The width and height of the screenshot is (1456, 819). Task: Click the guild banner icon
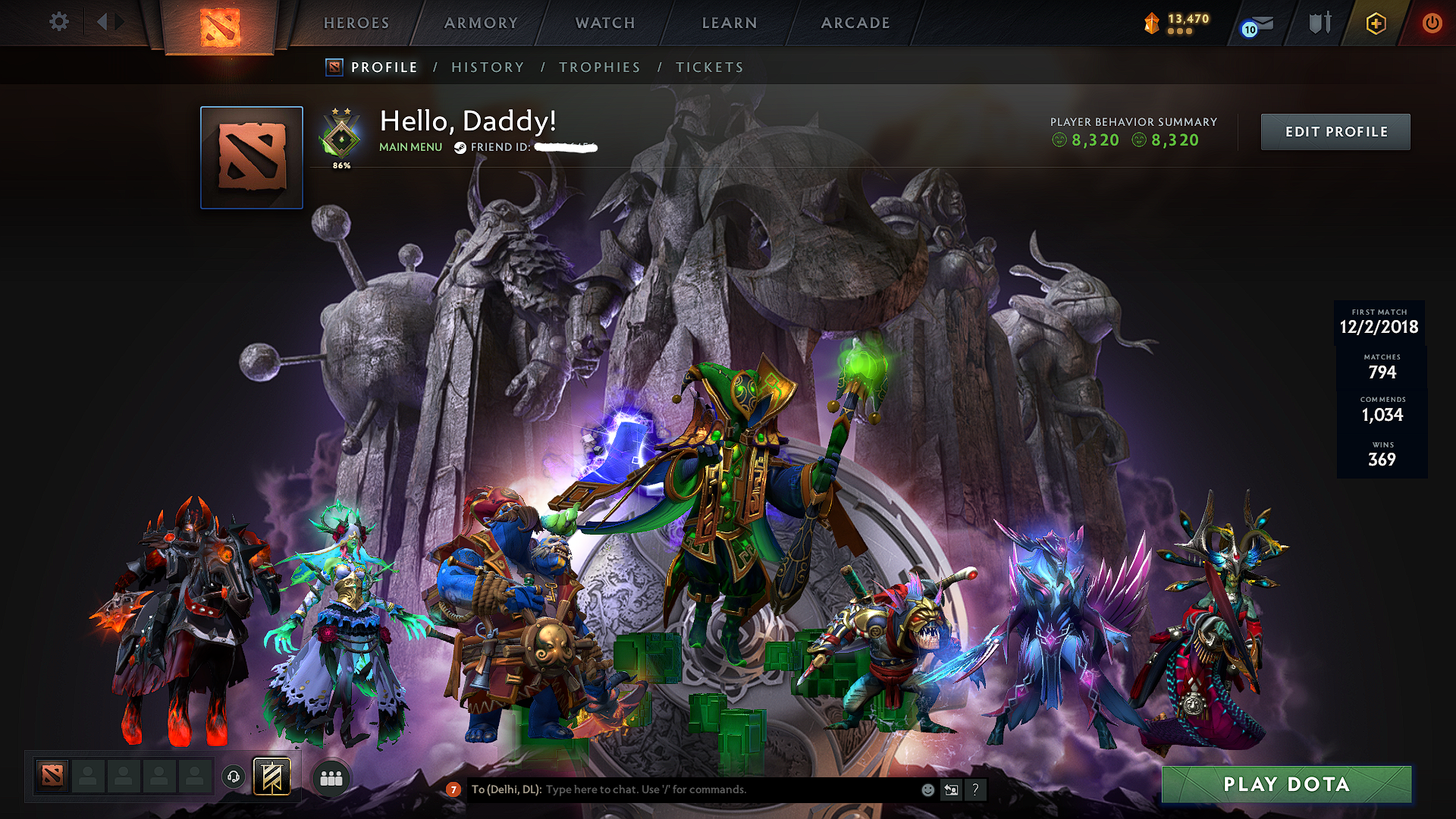[271, 776]
